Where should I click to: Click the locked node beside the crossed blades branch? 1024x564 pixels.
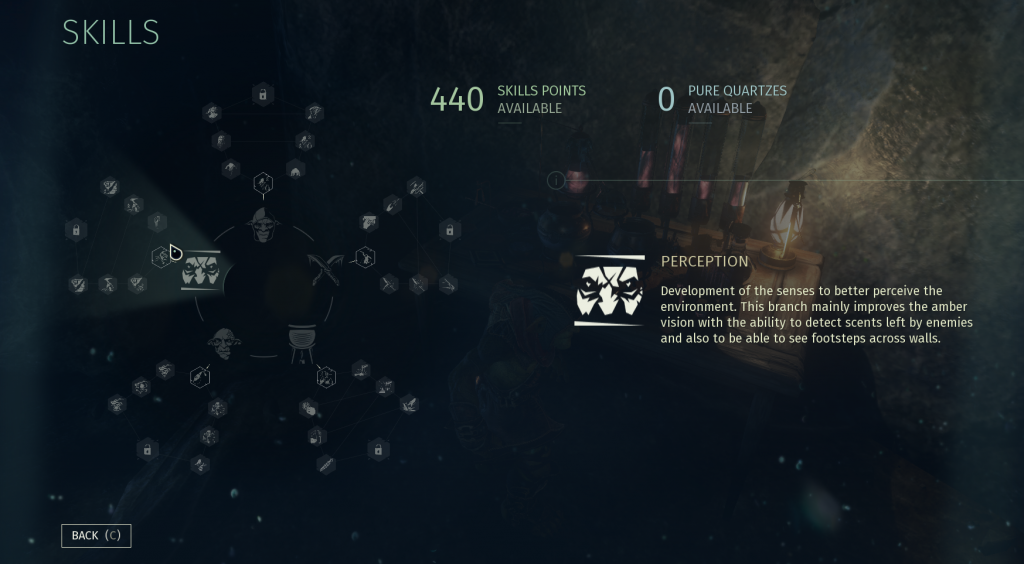click(449, 231)
